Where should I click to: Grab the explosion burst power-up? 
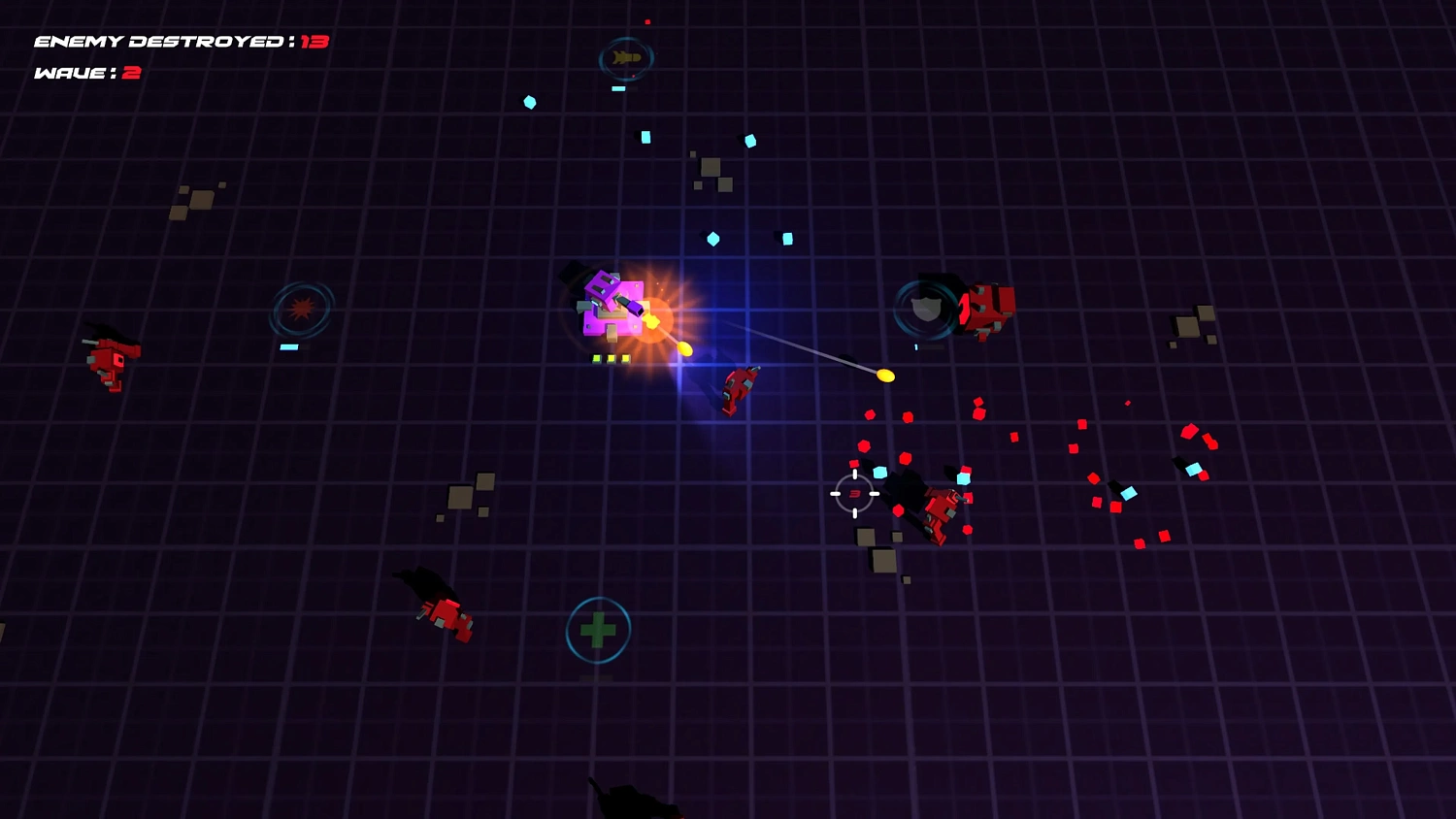302,309
